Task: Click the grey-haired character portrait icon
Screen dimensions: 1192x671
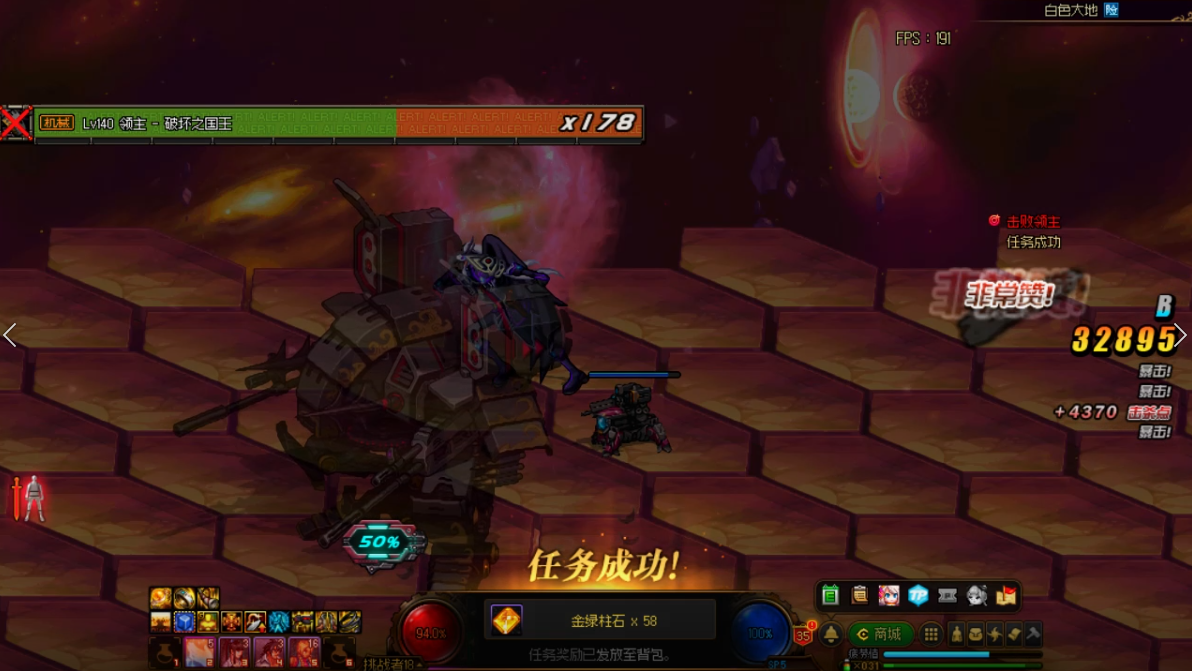Action: pos(977,596)
